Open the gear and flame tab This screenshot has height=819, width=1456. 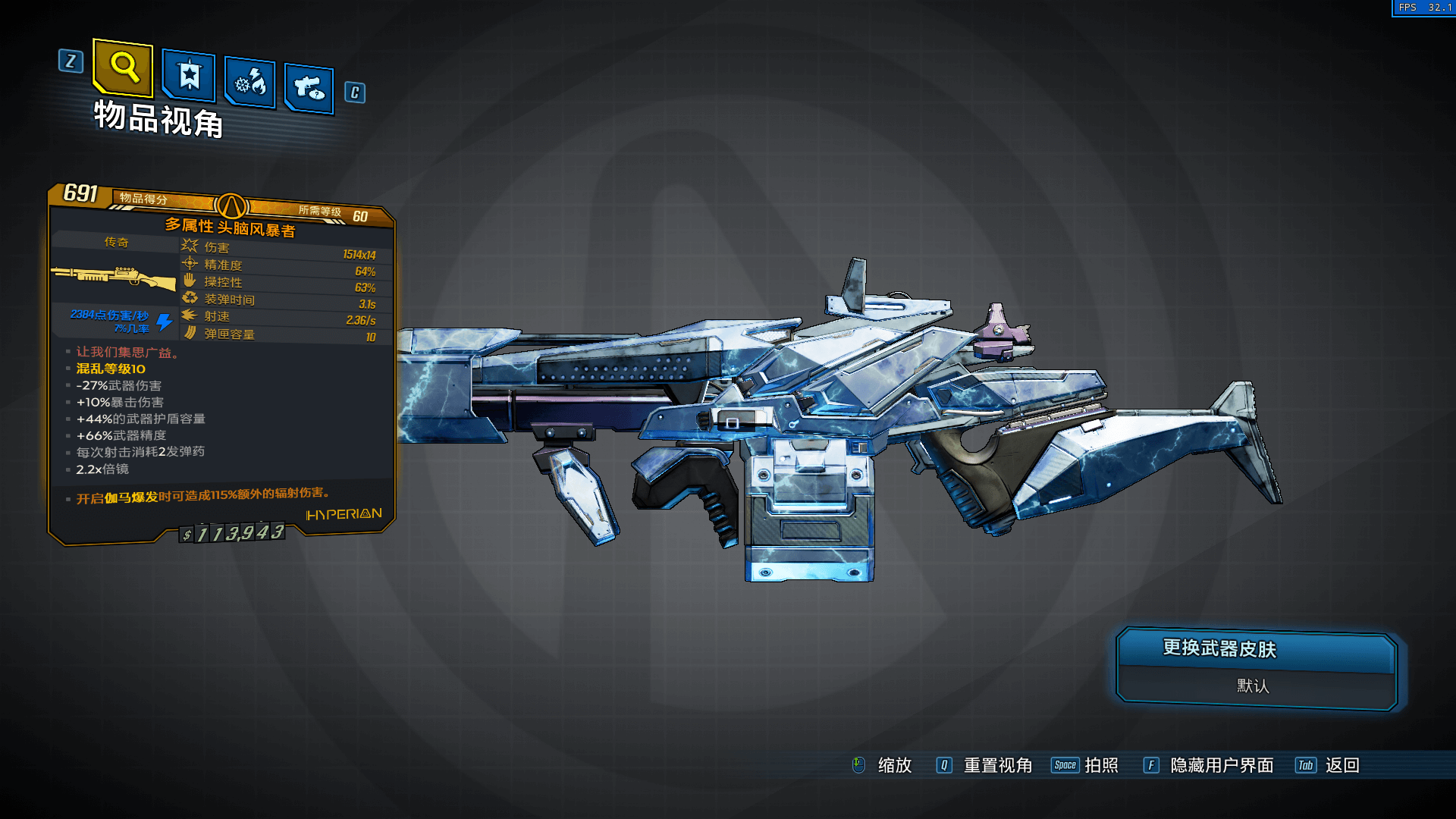(x=250, y=83)
